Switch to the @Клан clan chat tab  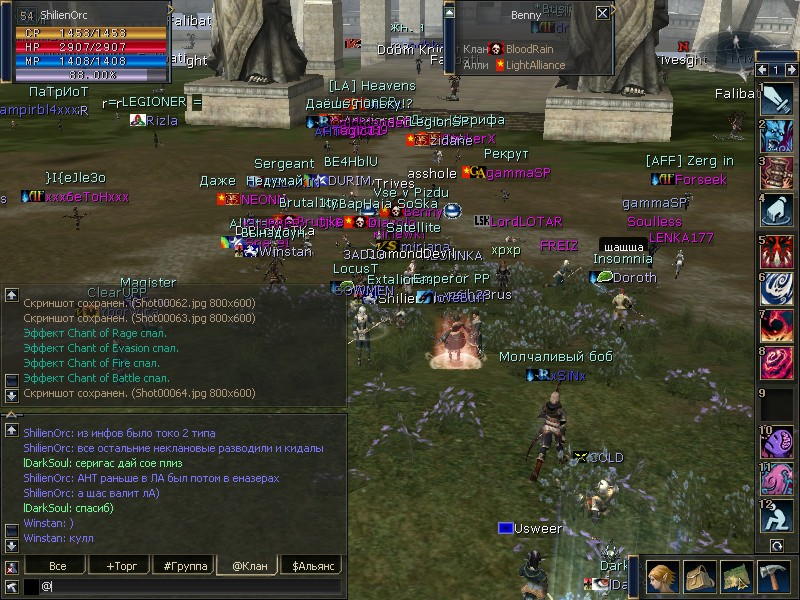248,566
